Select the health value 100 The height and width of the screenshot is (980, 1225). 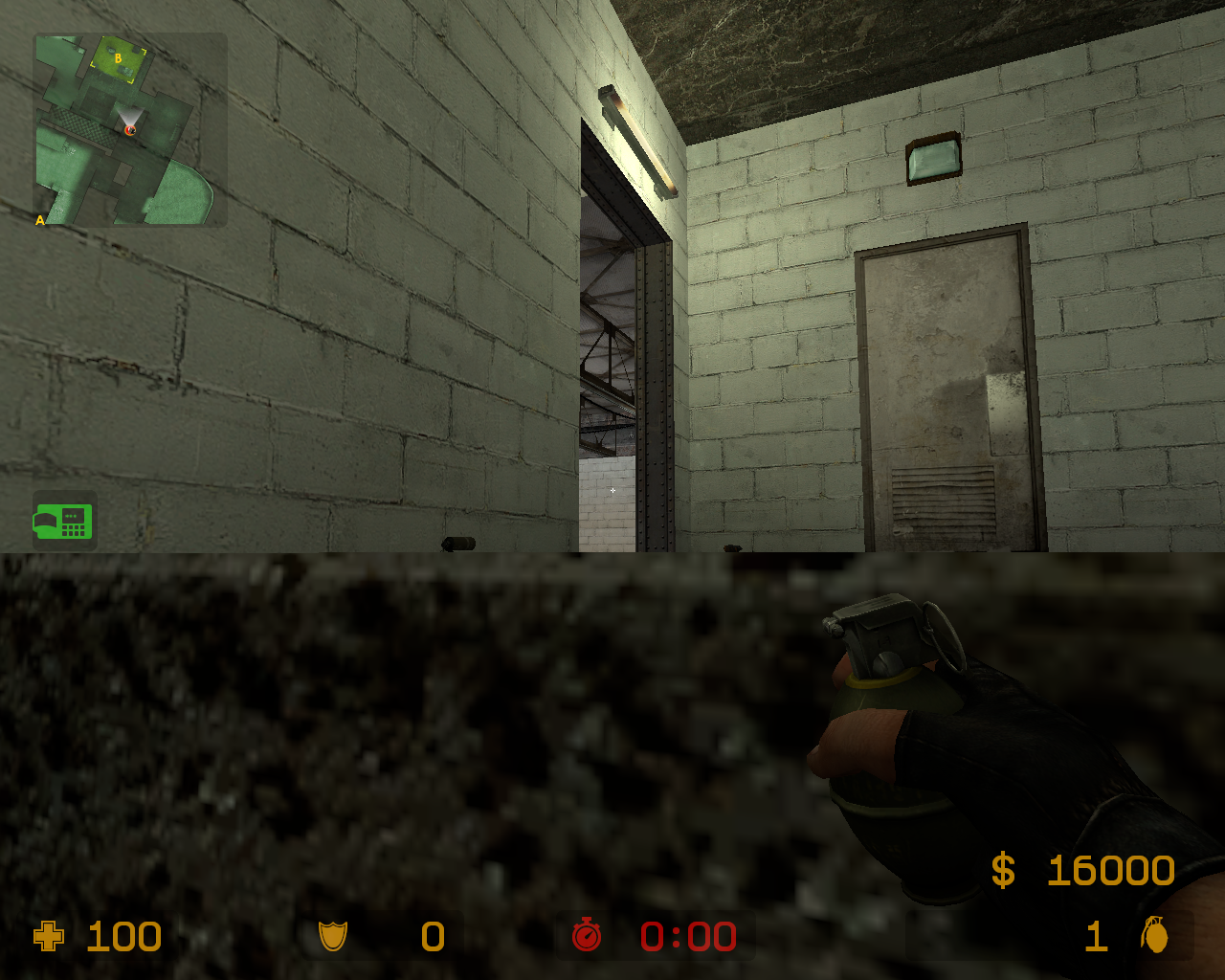(x=122, y=937)
